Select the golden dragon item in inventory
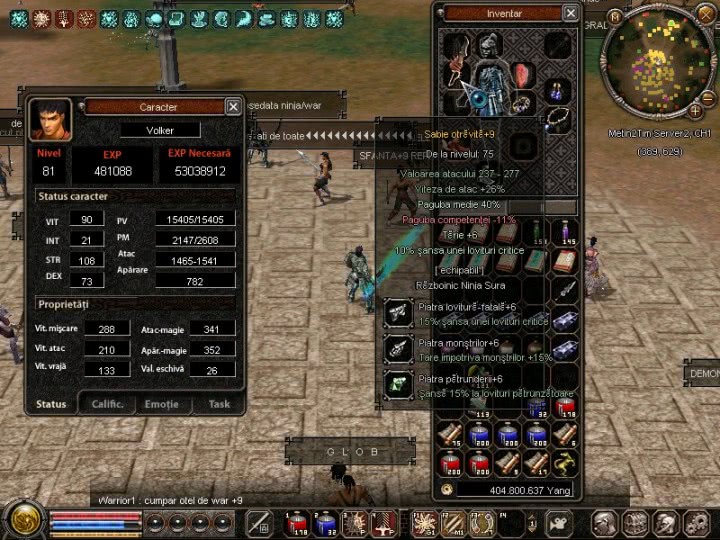This screenshot has height=540, width=720. (x=566, y=462)
